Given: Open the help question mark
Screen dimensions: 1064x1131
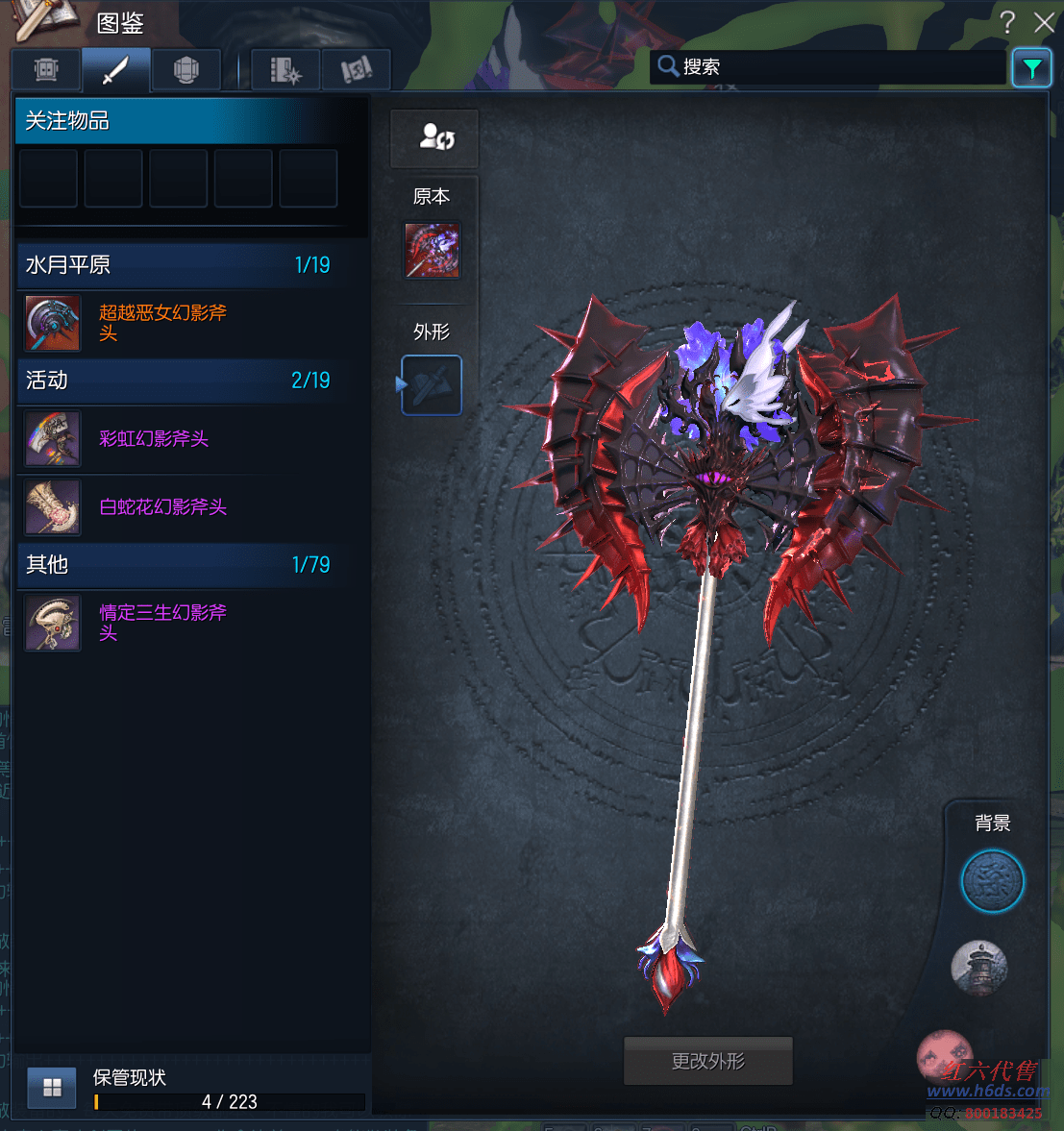Looking at the screenshot, I should click(x=1007, y=22).
